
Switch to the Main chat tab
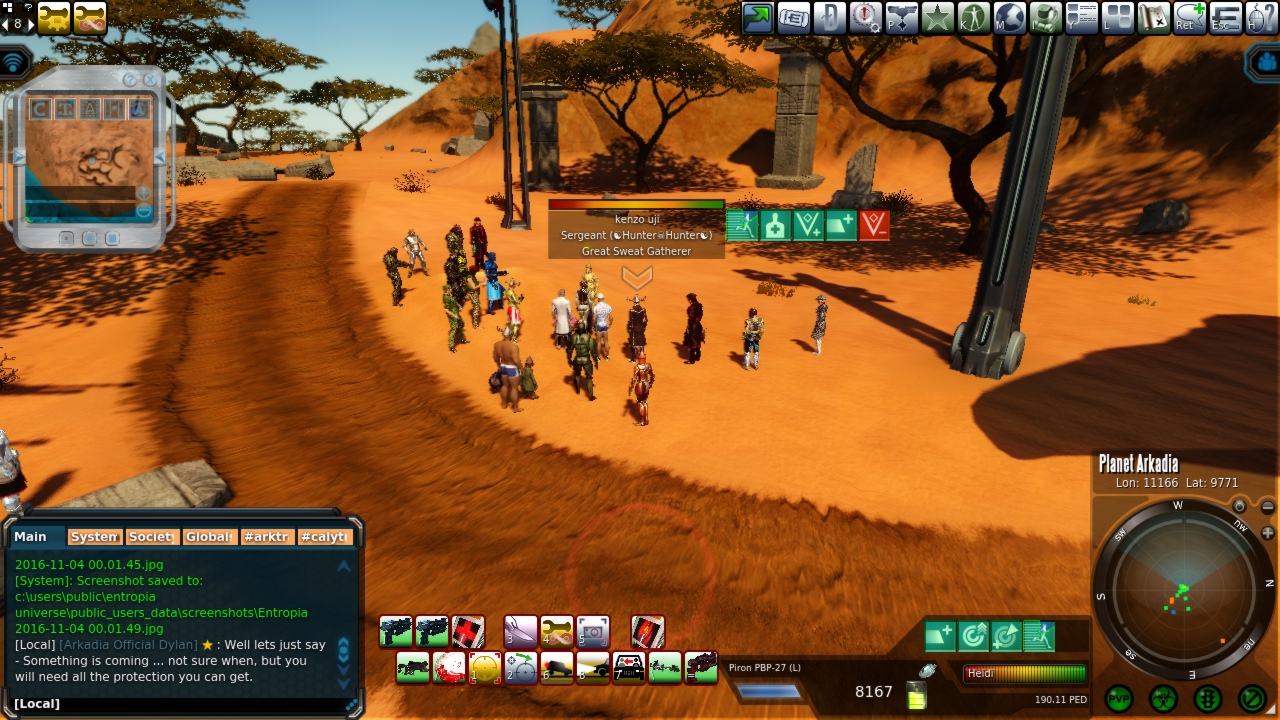click(x=31, y=537)
